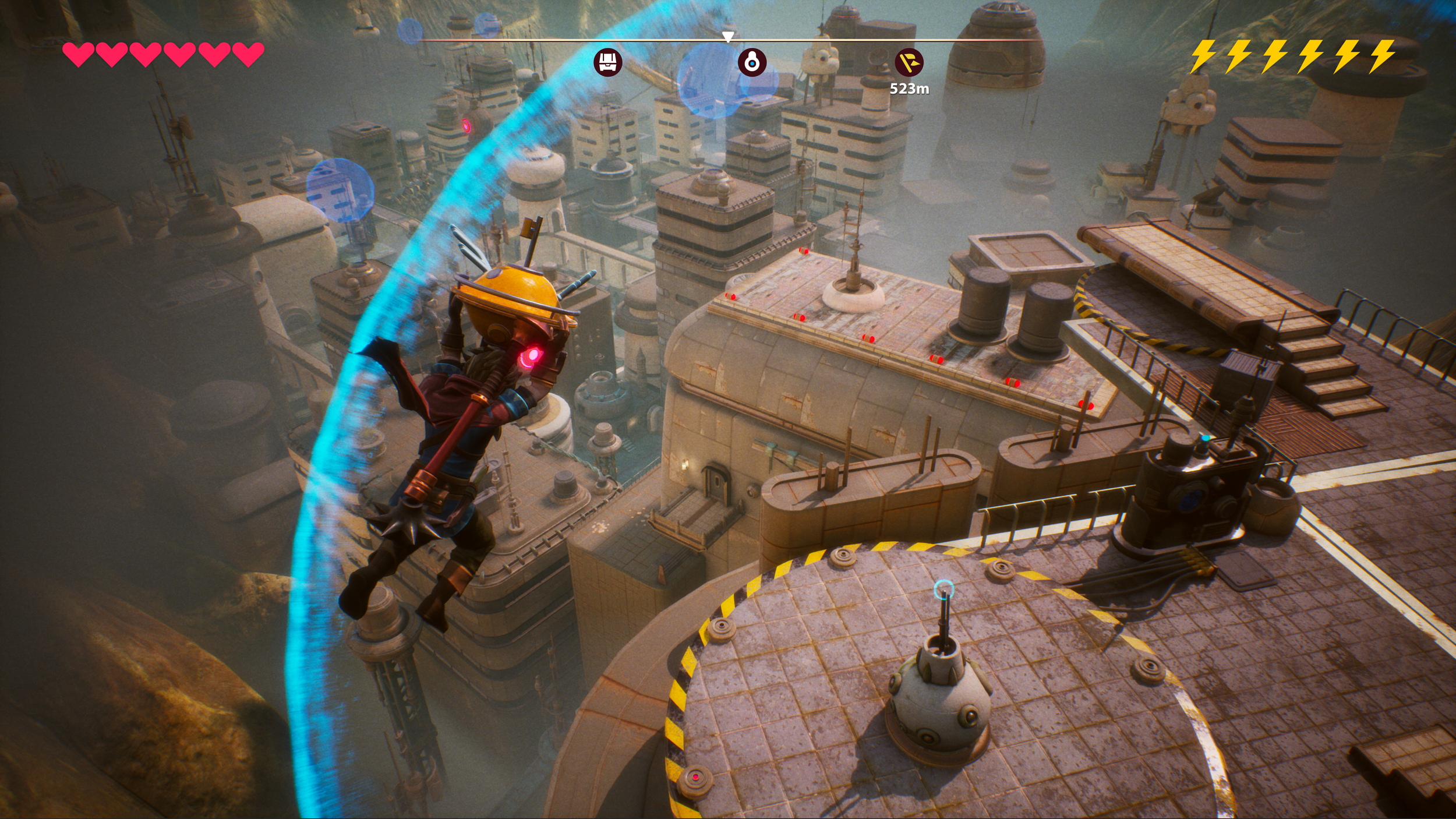Viewport: 1456px width, 819px height.
Task: Select the yellow flag objective marker
Action: (909, 62)
